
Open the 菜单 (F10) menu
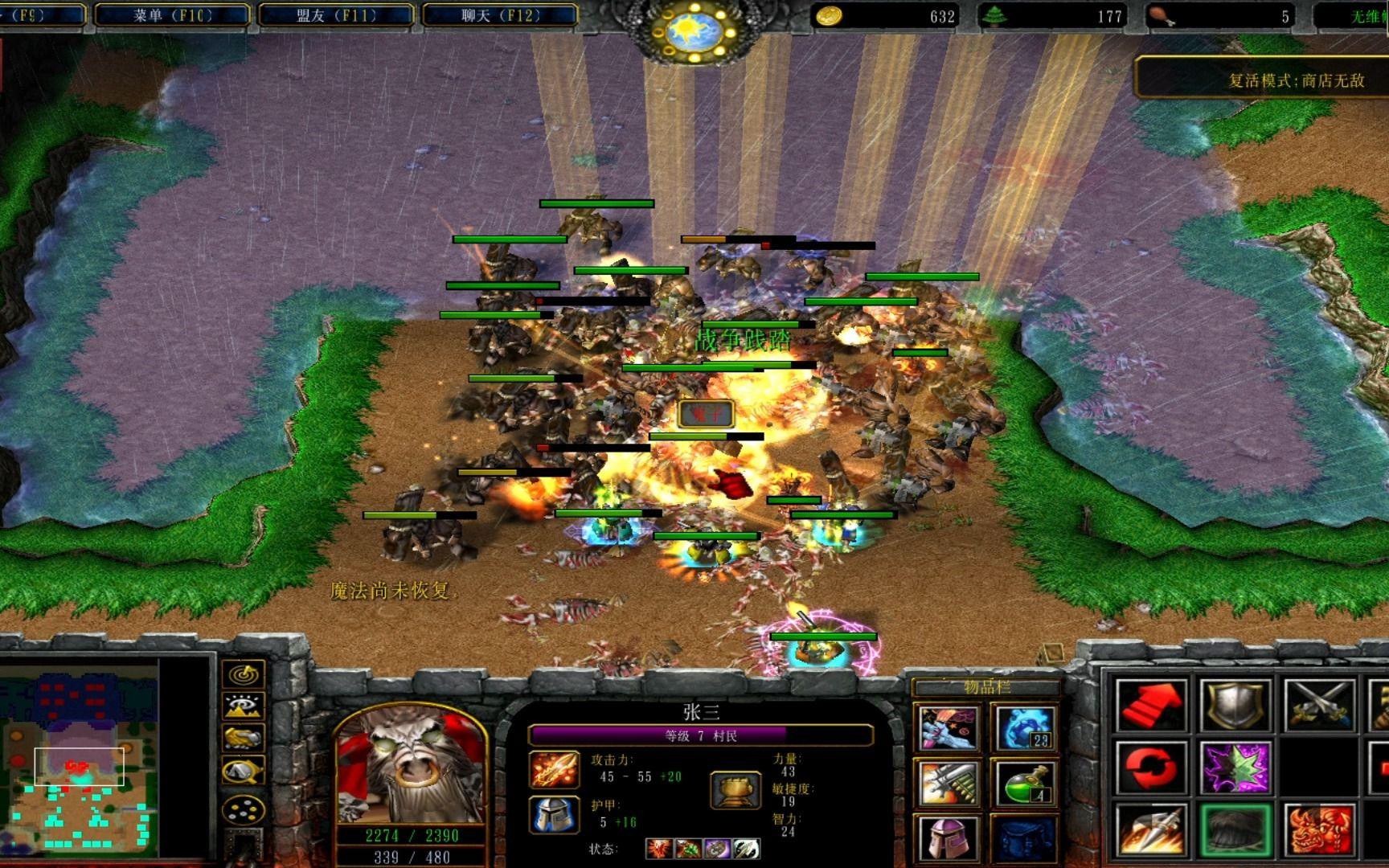(172, 14)
